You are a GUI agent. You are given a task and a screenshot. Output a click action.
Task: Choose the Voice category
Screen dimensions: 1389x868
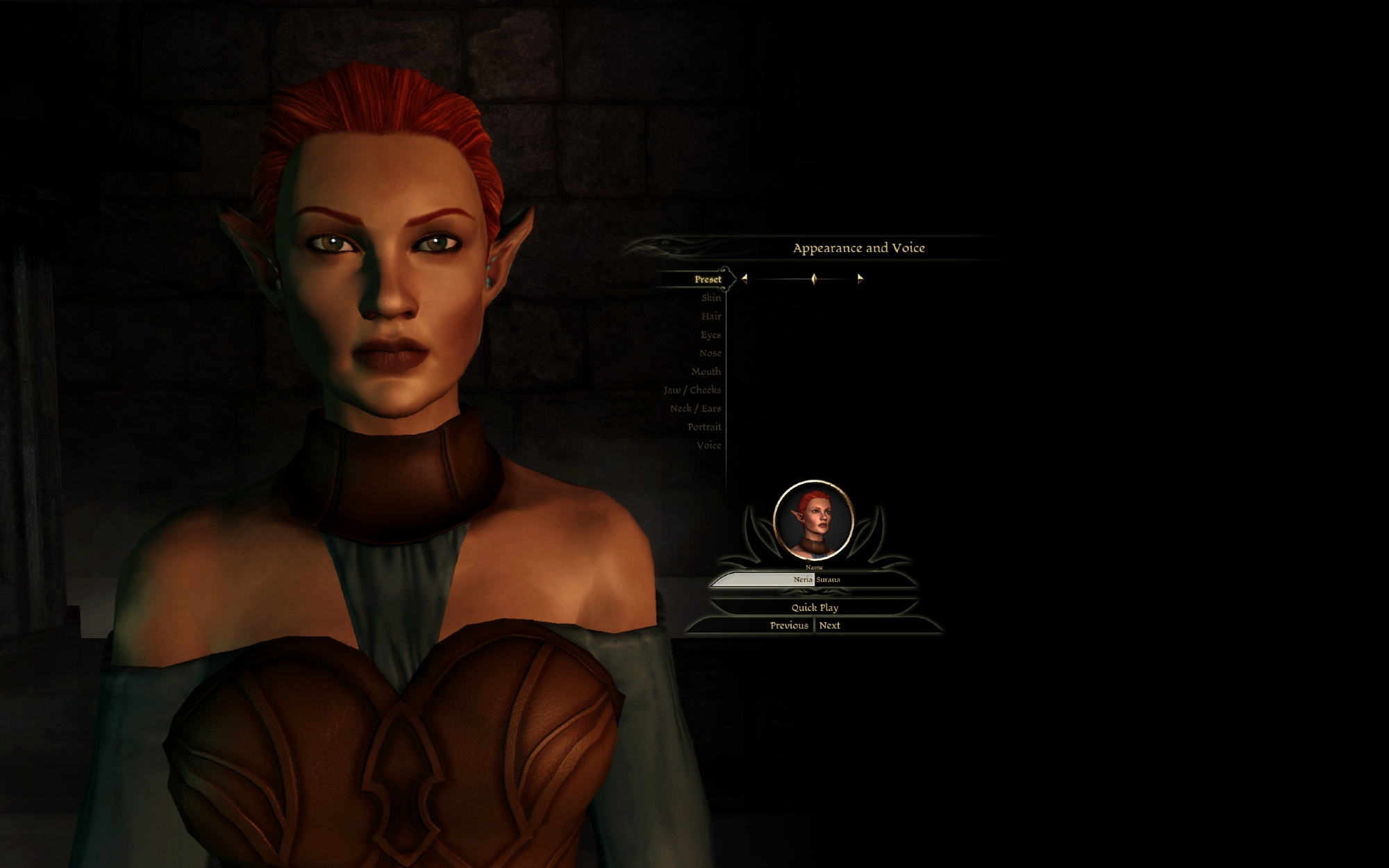pyautogui.click(x=708, y=445)
